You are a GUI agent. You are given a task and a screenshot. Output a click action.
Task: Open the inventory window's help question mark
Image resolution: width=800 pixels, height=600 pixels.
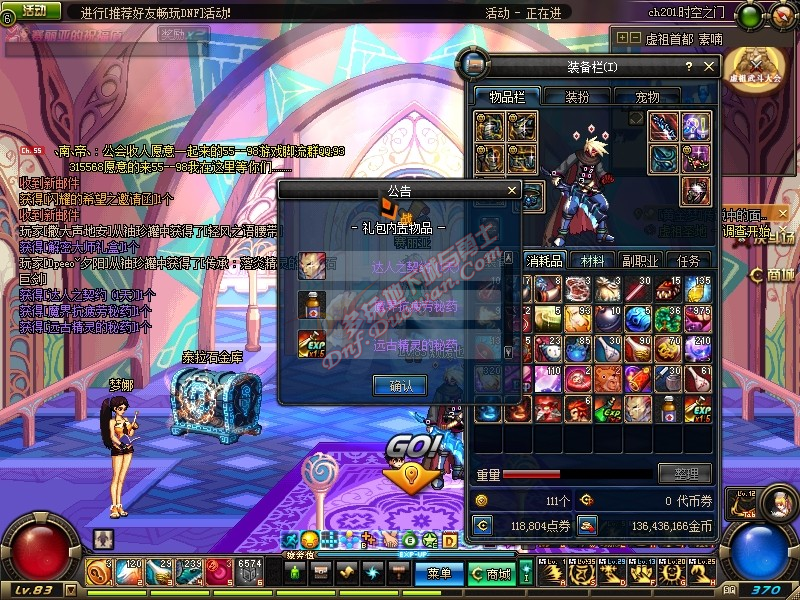click(688, 67)
